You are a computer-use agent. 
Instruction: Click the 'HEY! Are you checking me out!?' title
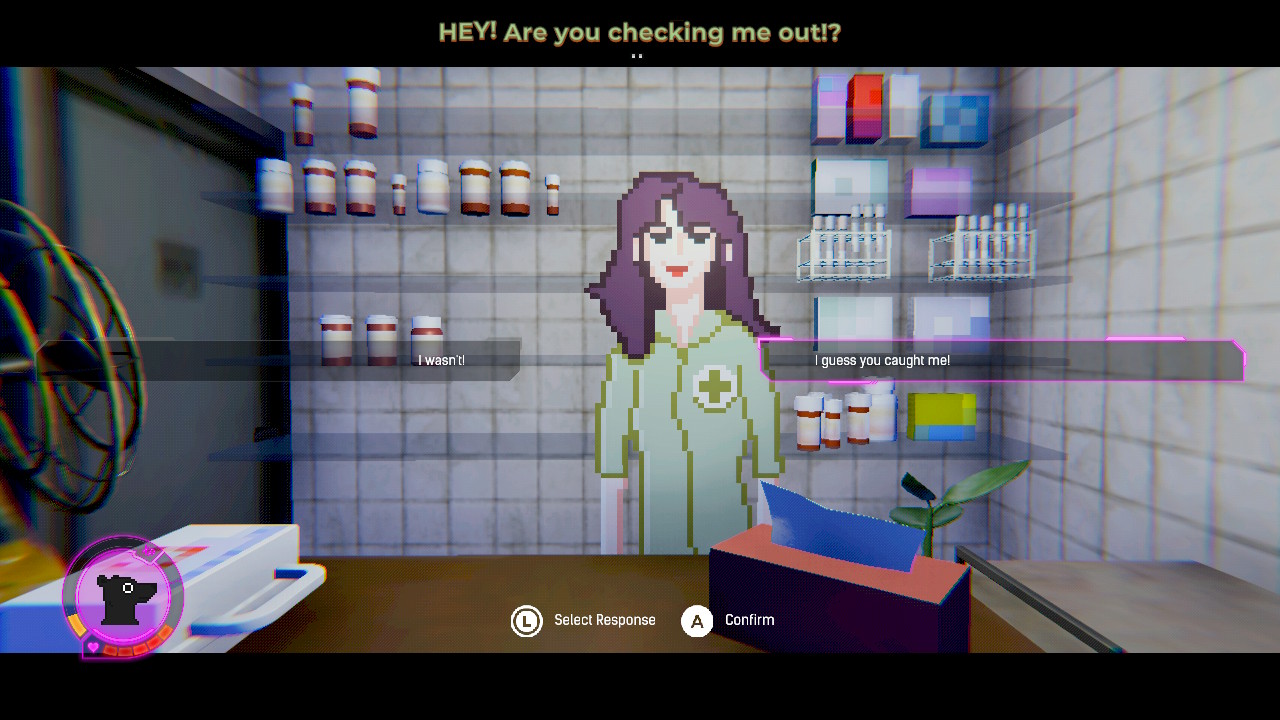coord(639,32)
